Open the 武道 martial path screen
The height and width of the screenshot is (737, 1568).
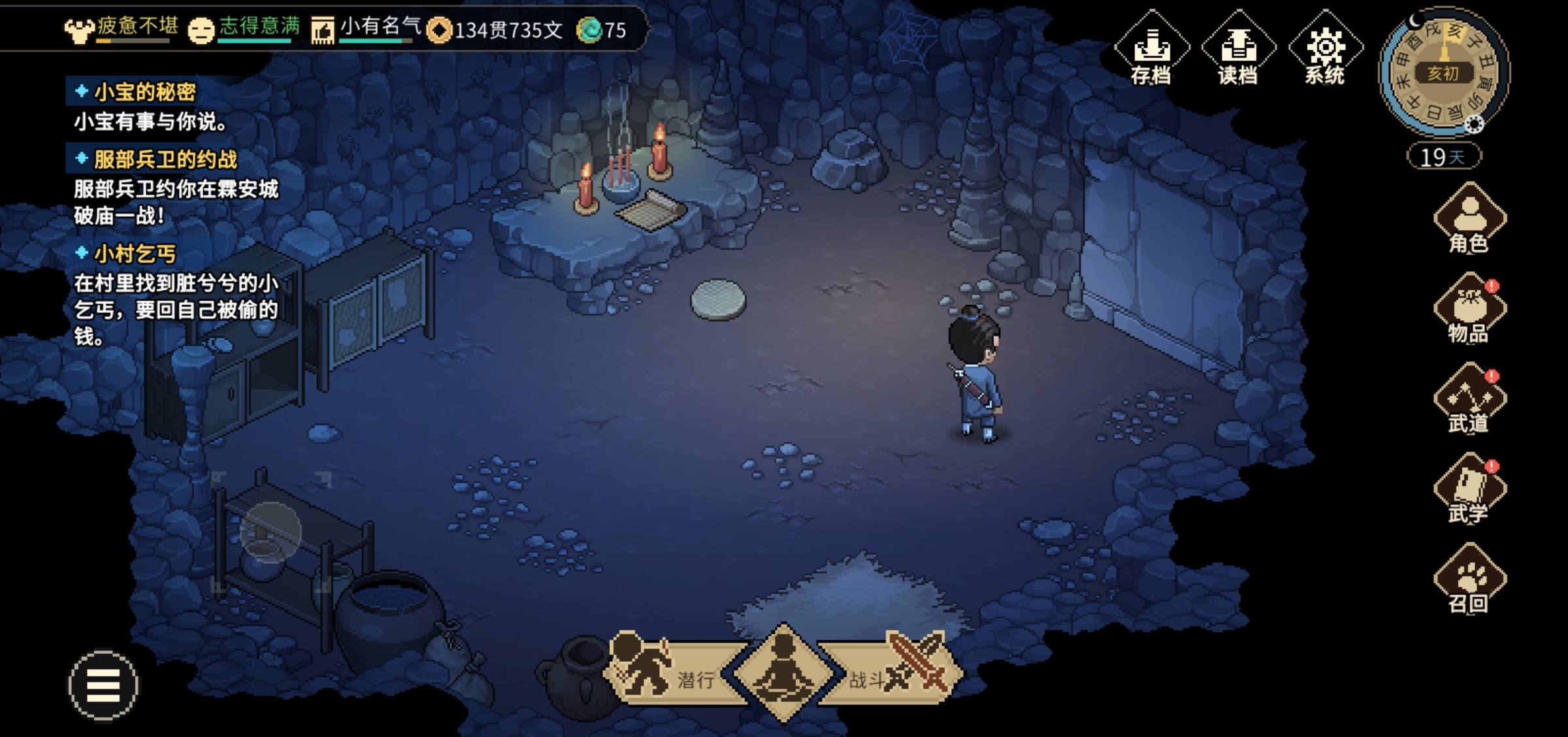1469,400
